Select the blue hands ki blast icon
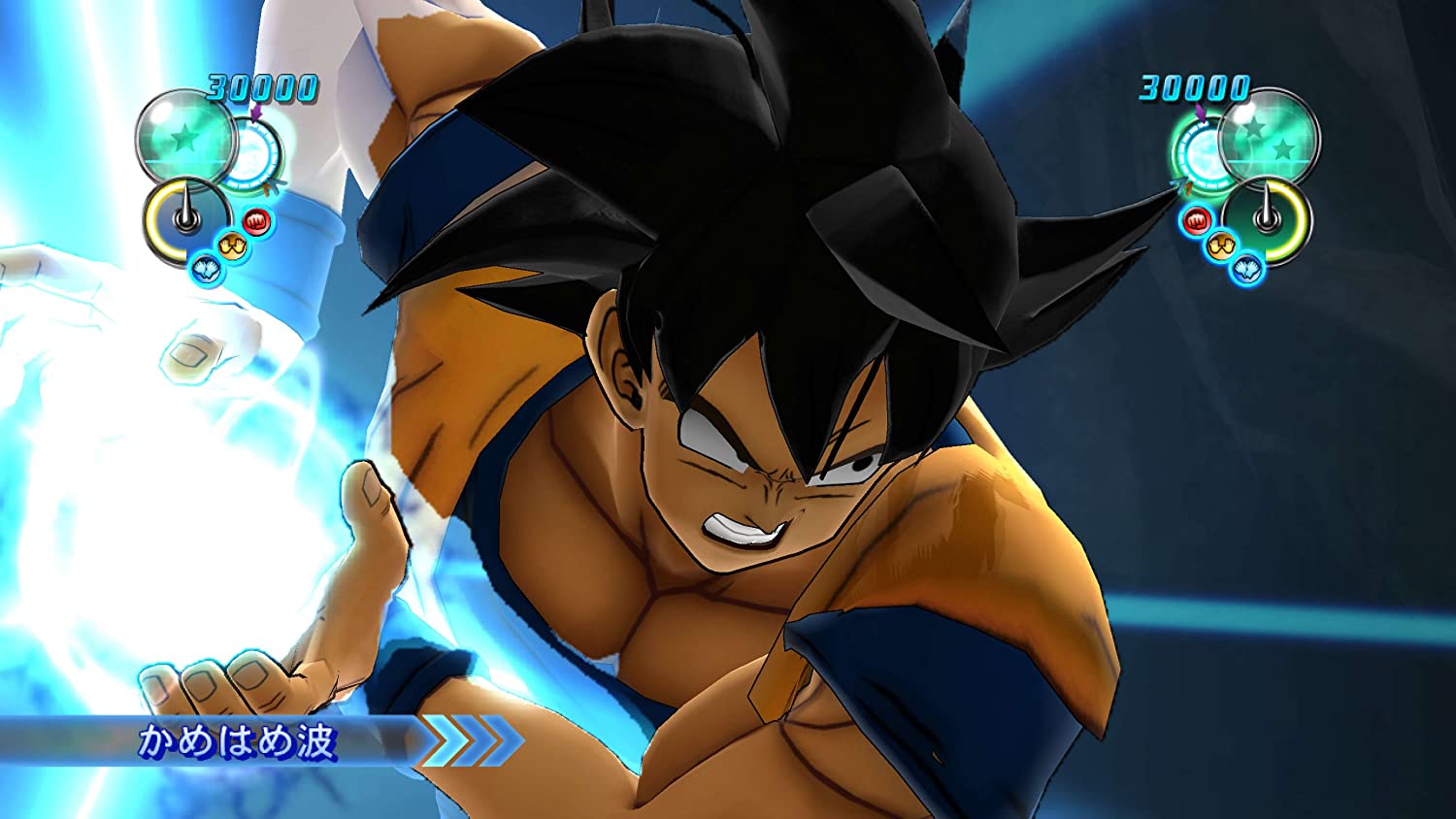1456x819 pixels. pos(206,268)
